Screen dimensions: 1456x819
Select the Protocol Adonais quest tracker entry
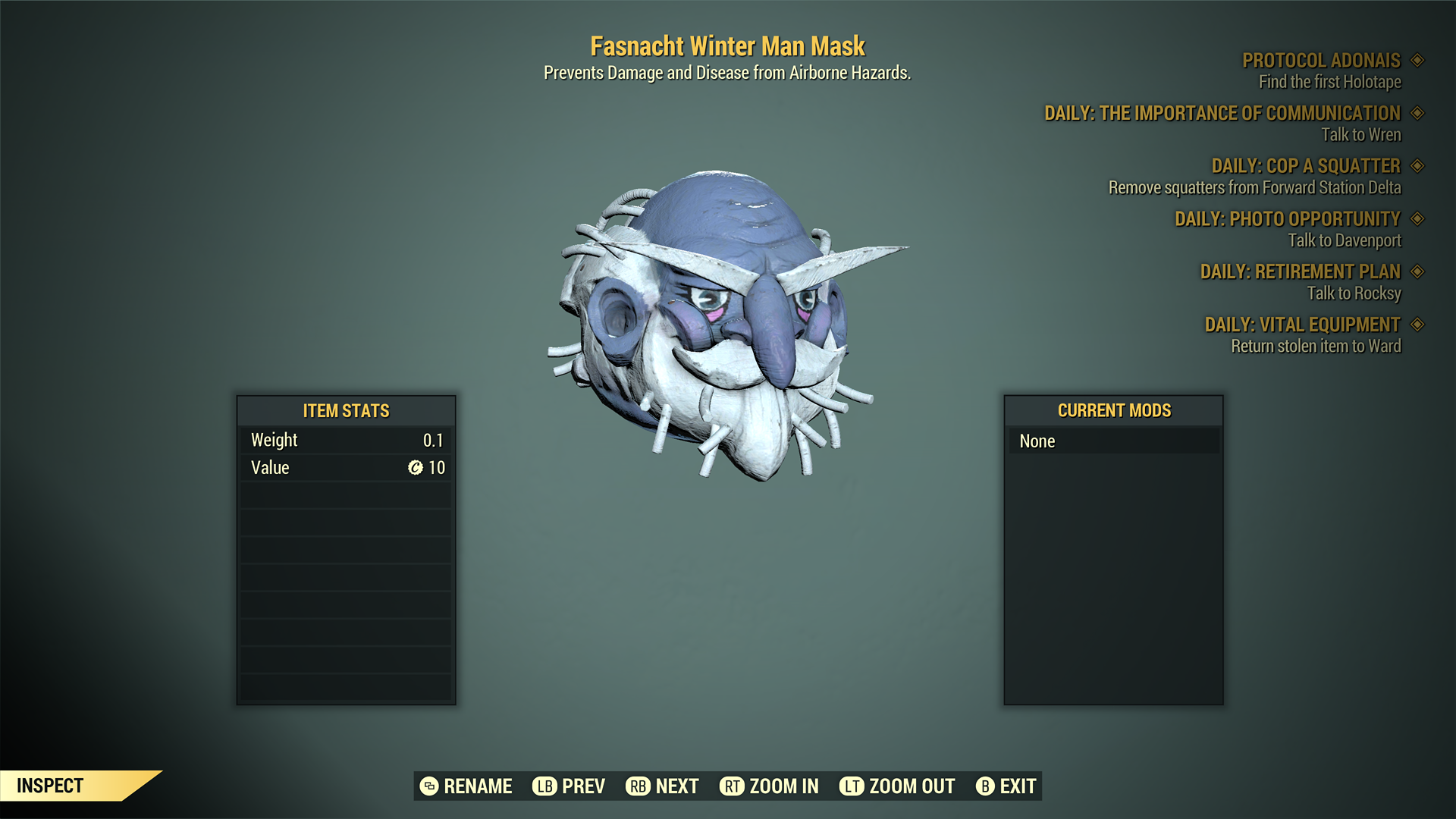[x=1320, y=61]
